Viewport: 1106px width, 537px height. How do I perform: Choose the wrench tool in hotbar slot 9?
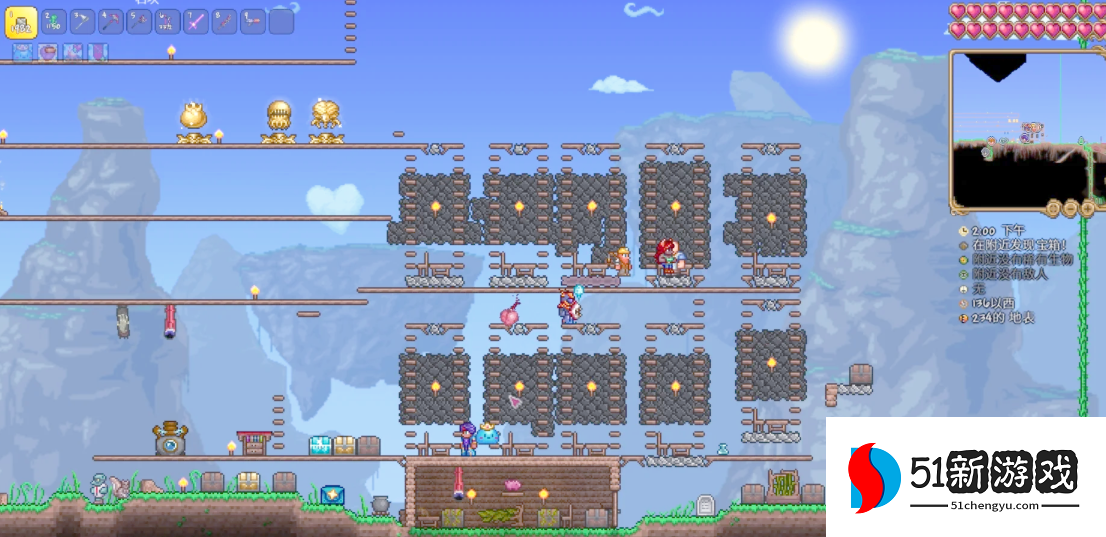[254, 22]
